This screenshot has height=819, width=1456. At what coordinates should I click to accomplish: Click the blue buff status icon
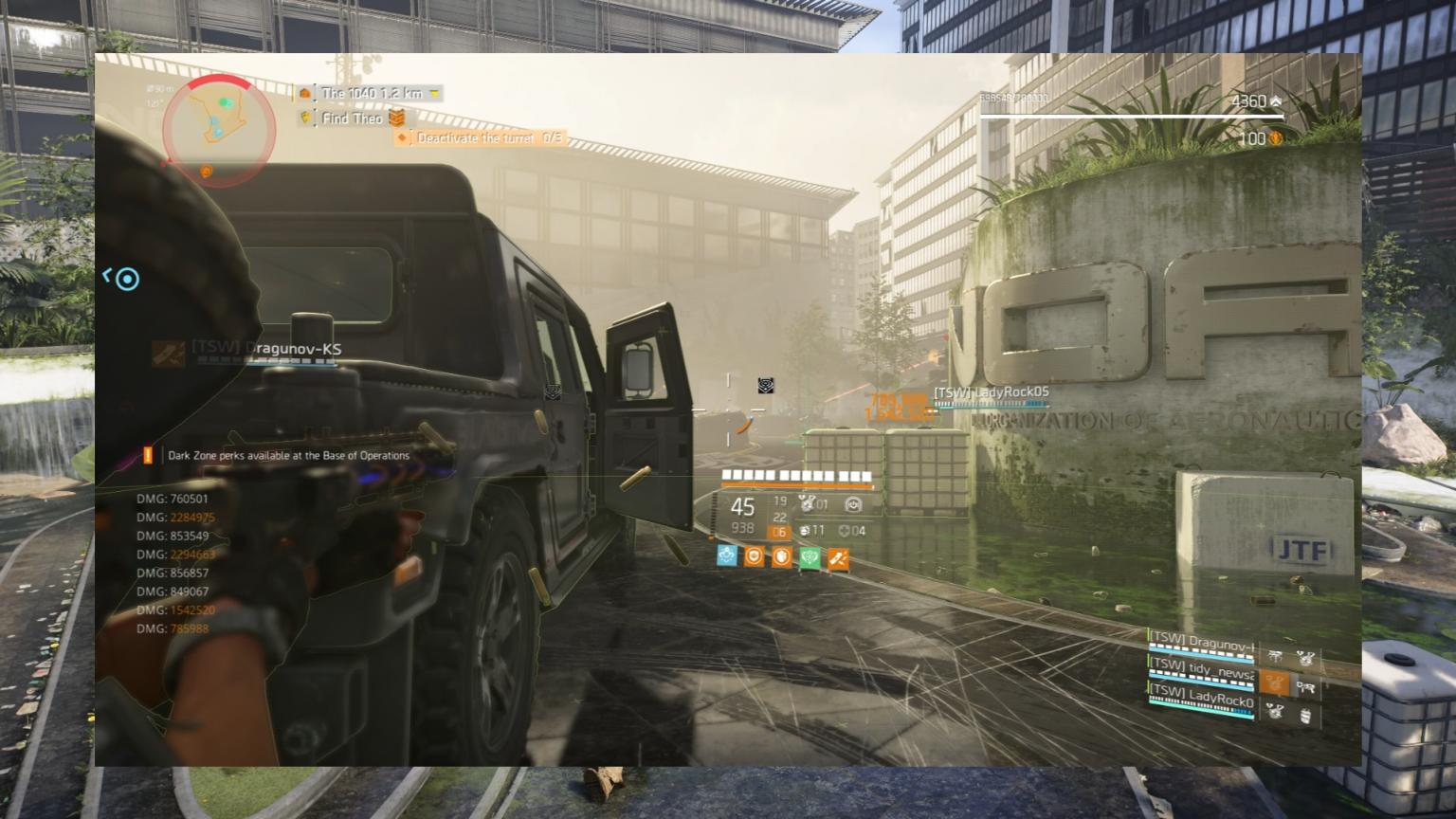coord(727,556)
